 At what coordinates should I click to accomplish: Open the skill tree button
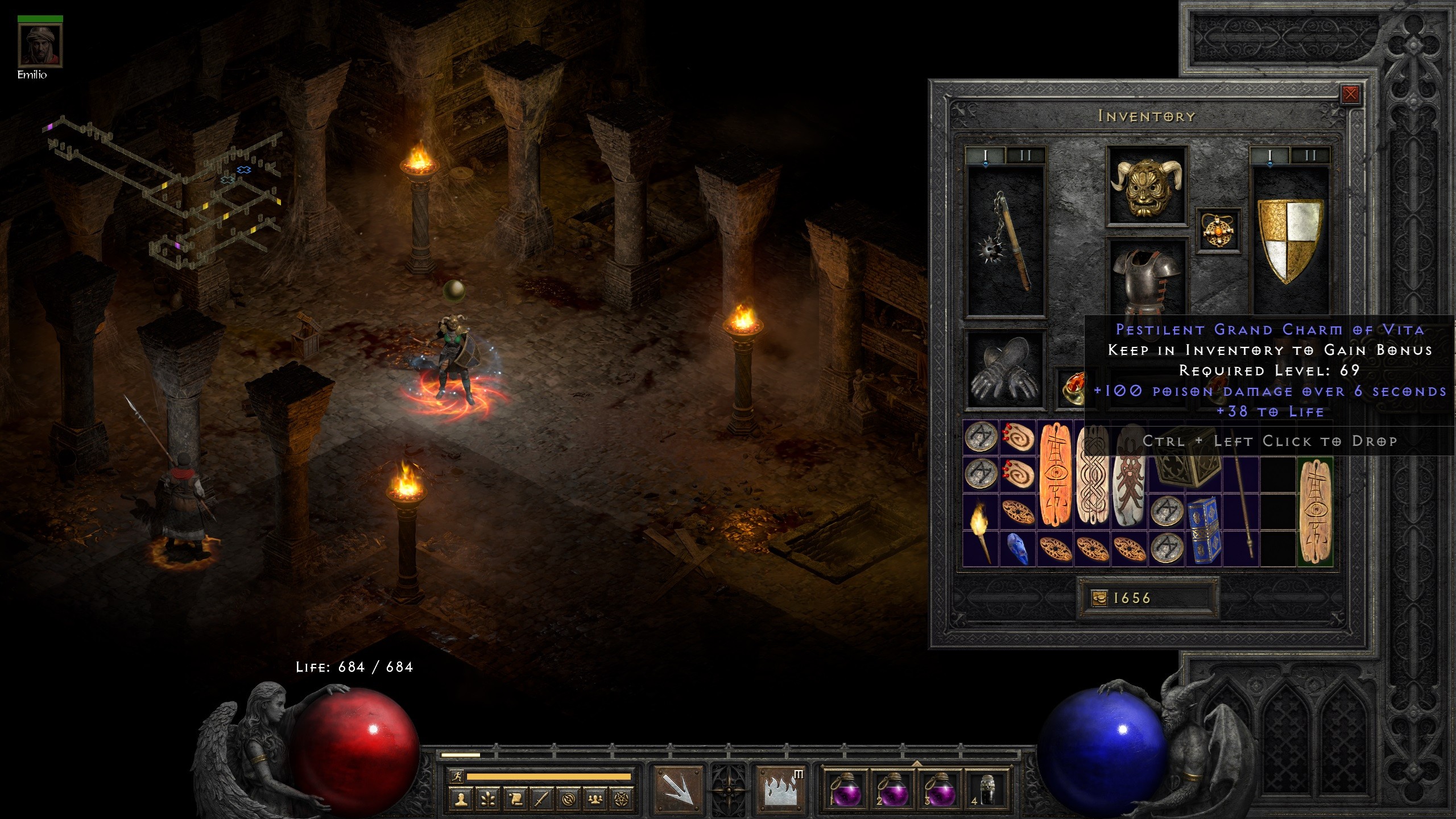488,799
